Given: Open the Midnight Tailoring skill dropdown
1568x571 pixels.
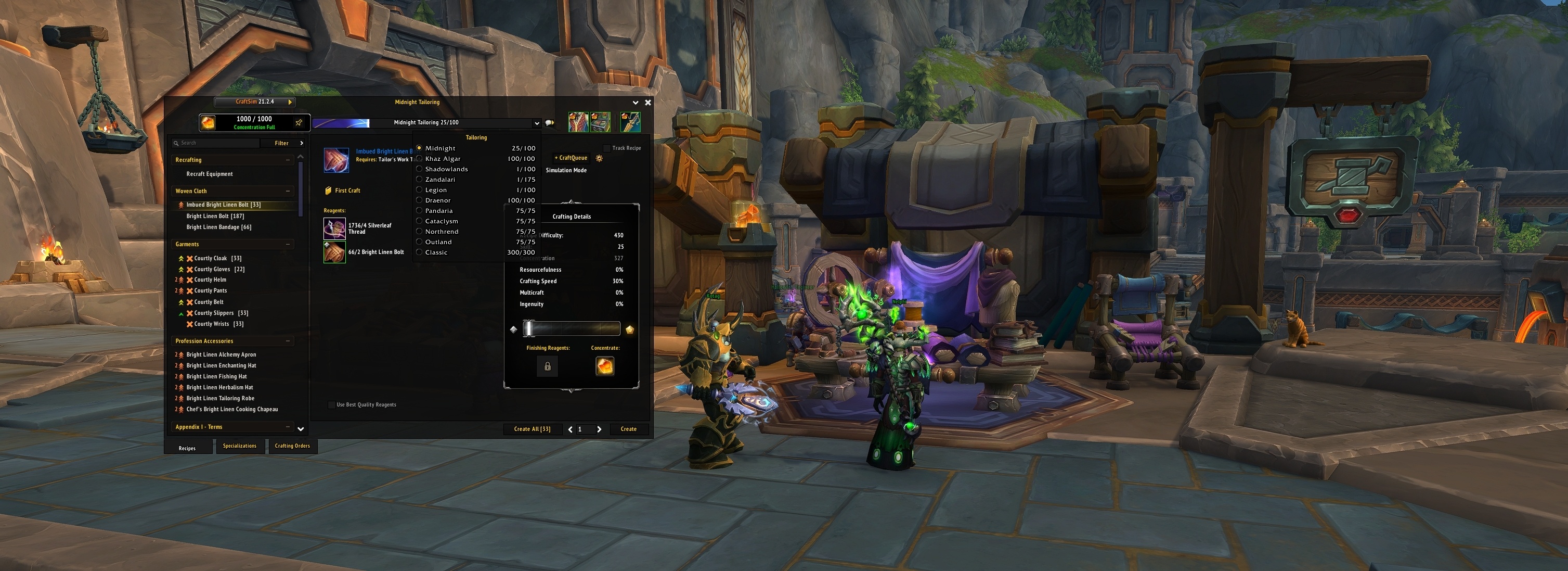Looking at the screenshot, I should tap(536, 123).
